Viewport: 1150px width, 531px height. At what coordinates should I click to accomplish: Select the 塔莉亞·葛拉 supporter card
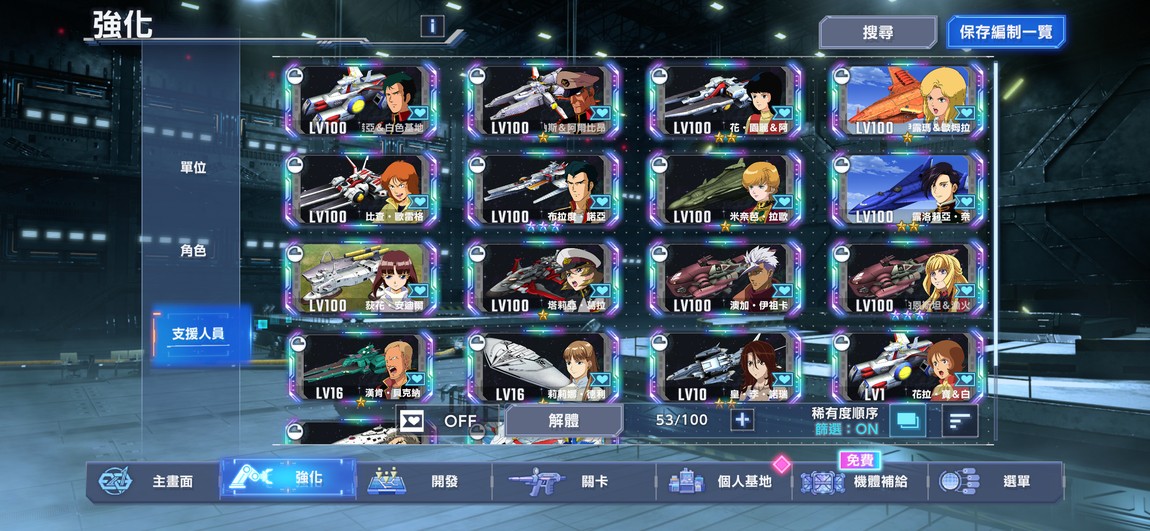pos(543,277)
